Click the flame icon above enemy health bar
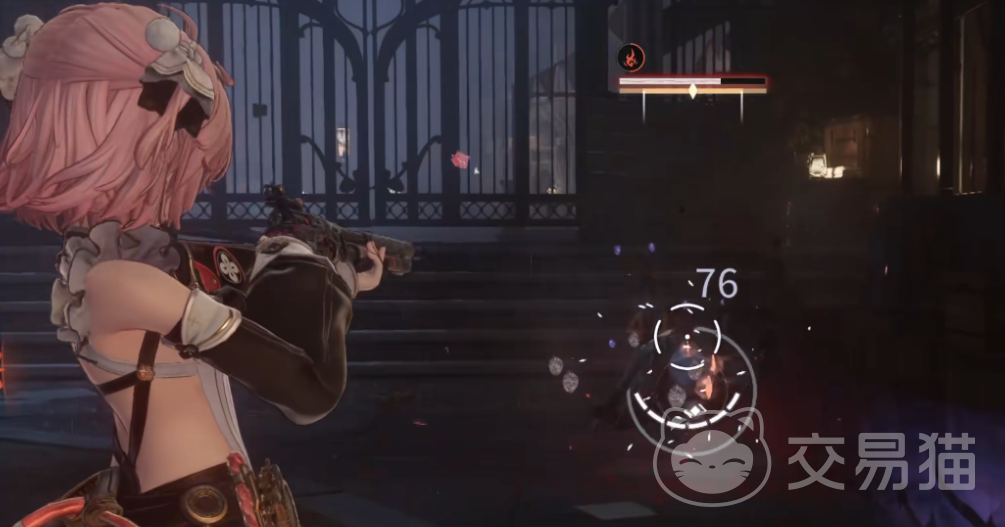 631,57
